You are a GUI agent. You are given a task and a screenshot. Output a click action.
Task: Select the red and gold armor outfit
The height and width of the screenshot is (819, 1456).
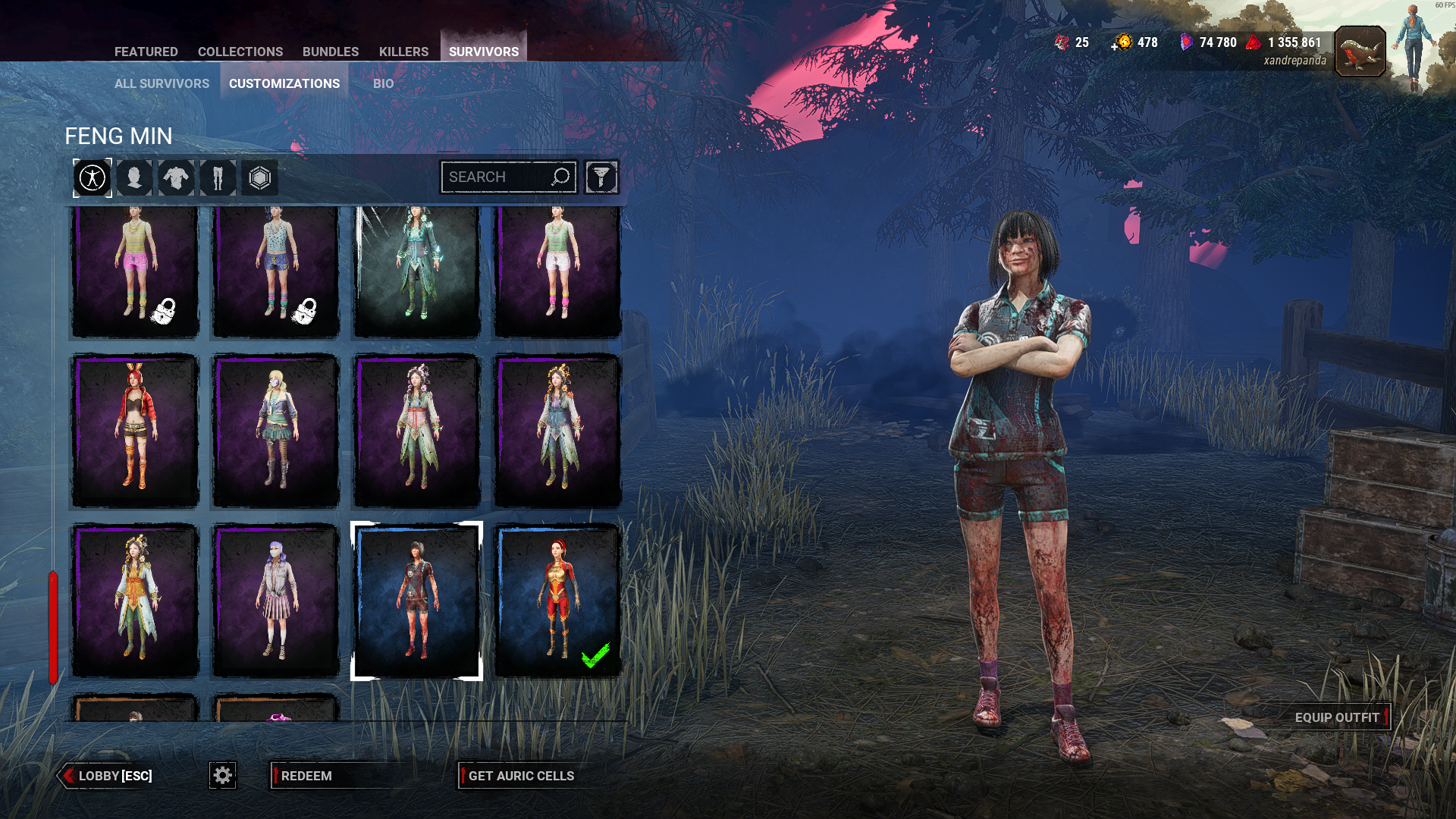(x=557, y=600)
